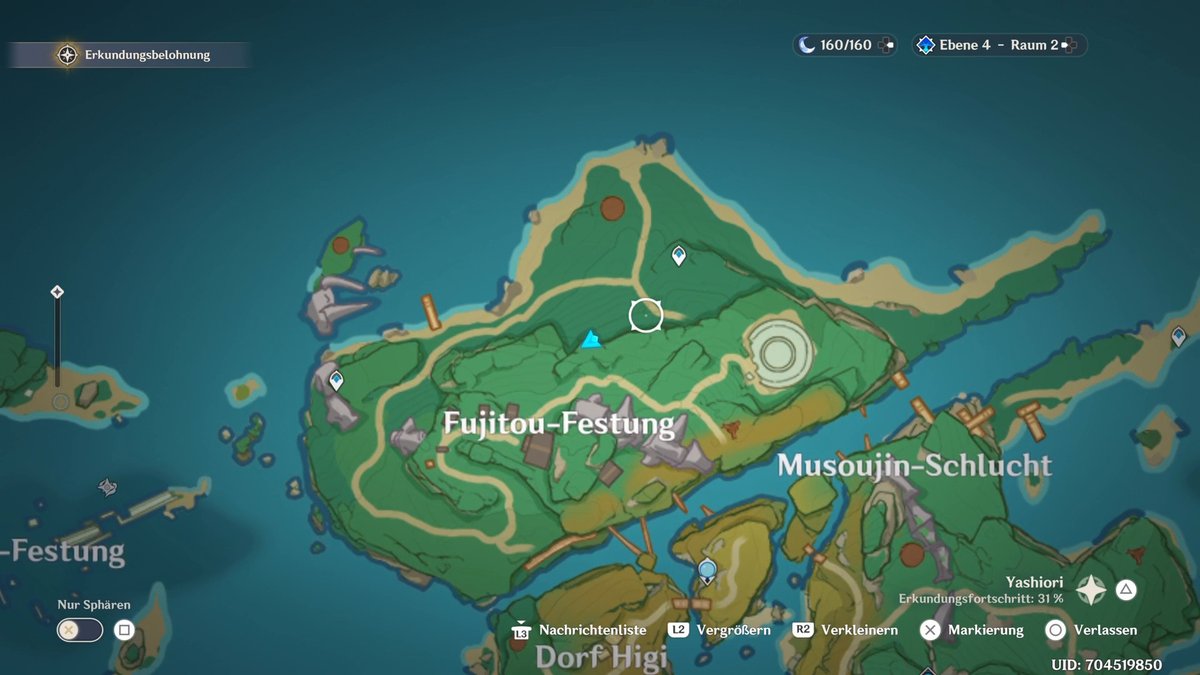Open the Ebene 4 - Raum 2 display
The height and width of the screenshot is (675, 1200).
tap(998, 45)
